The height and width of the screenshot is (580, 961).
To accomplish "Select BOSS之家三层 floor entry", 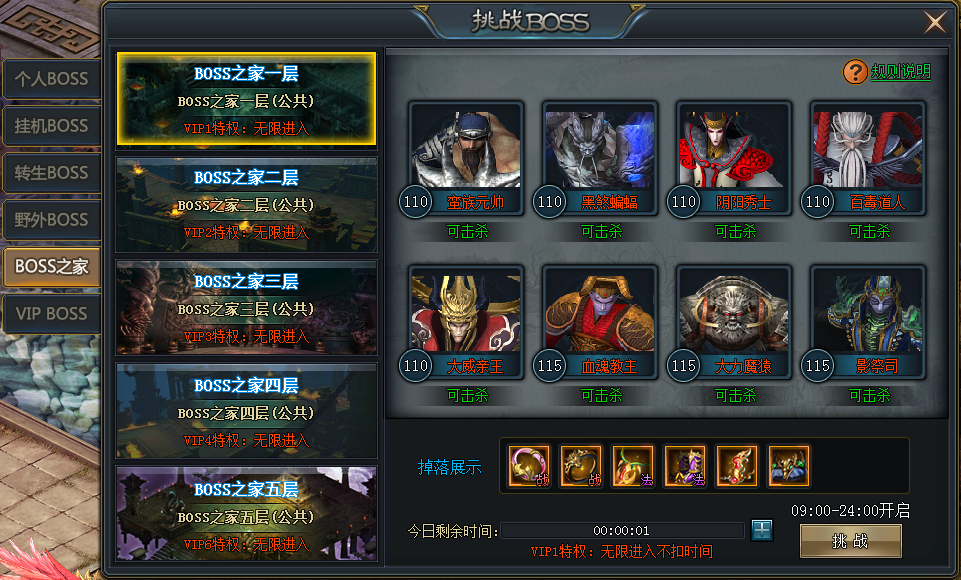I will pos(246,308).
